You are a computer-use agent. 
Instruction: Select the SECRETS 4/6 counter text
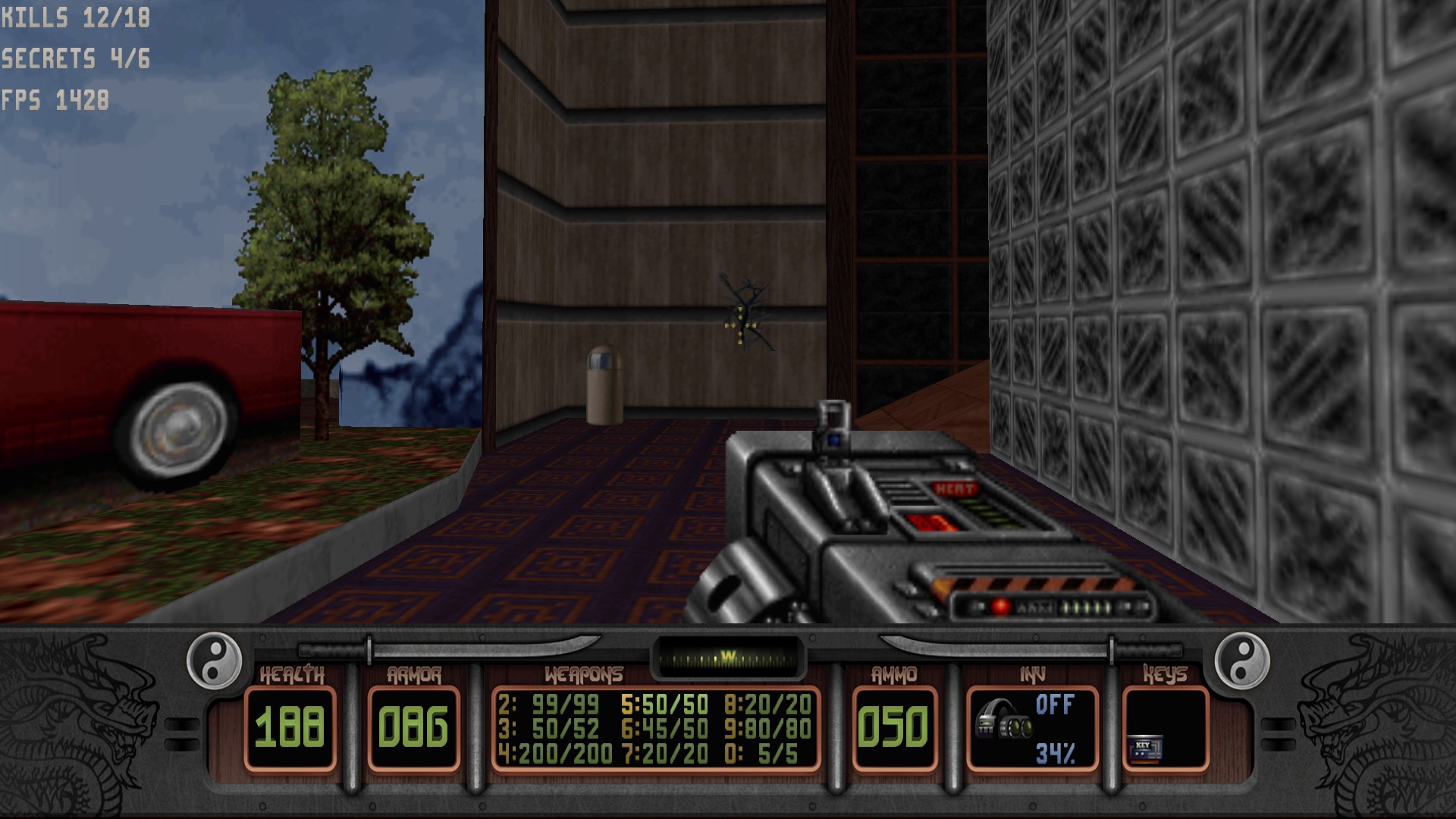click(74, 55)
